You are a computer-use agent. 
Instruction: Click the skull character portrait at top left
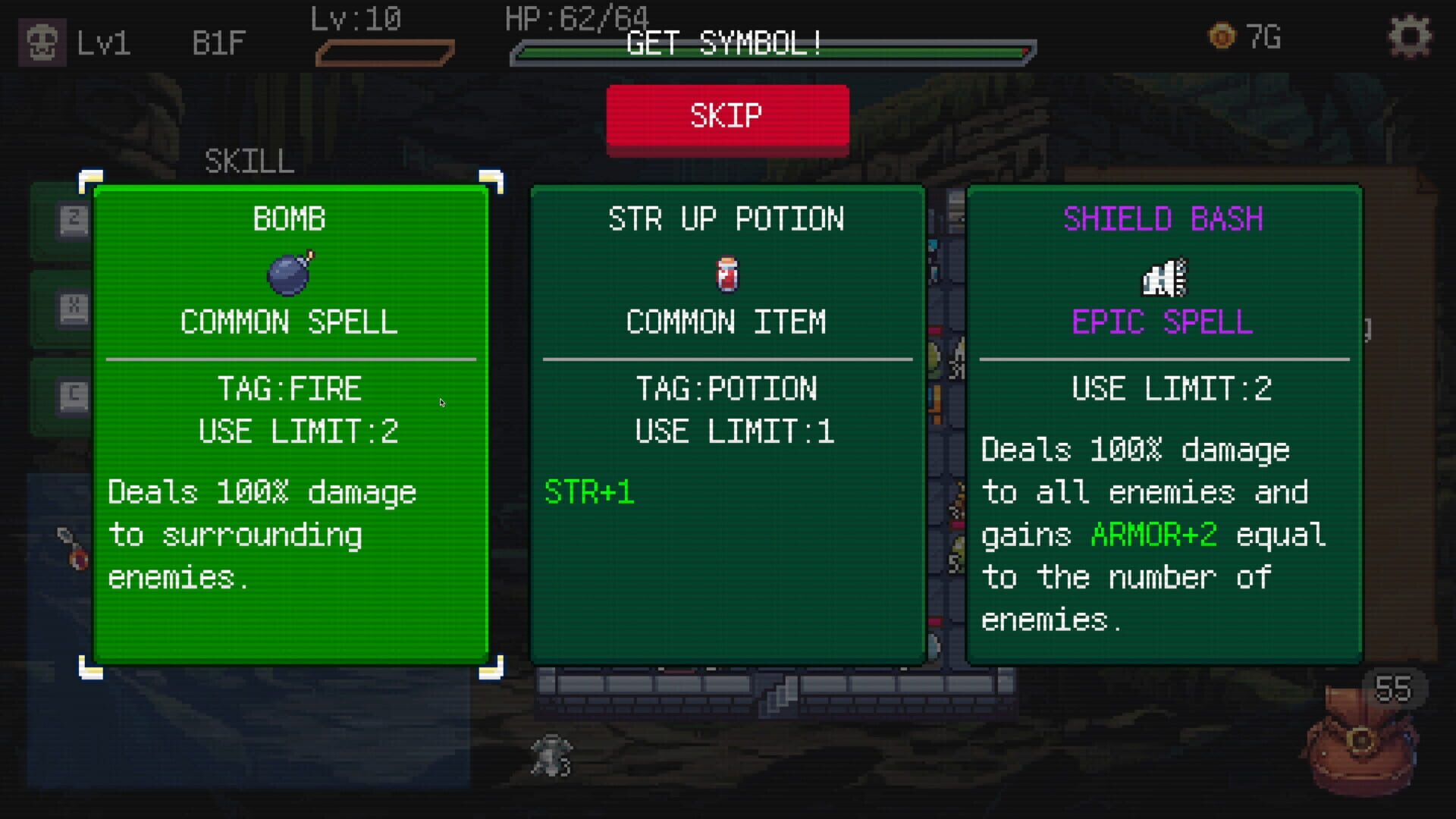40,42
